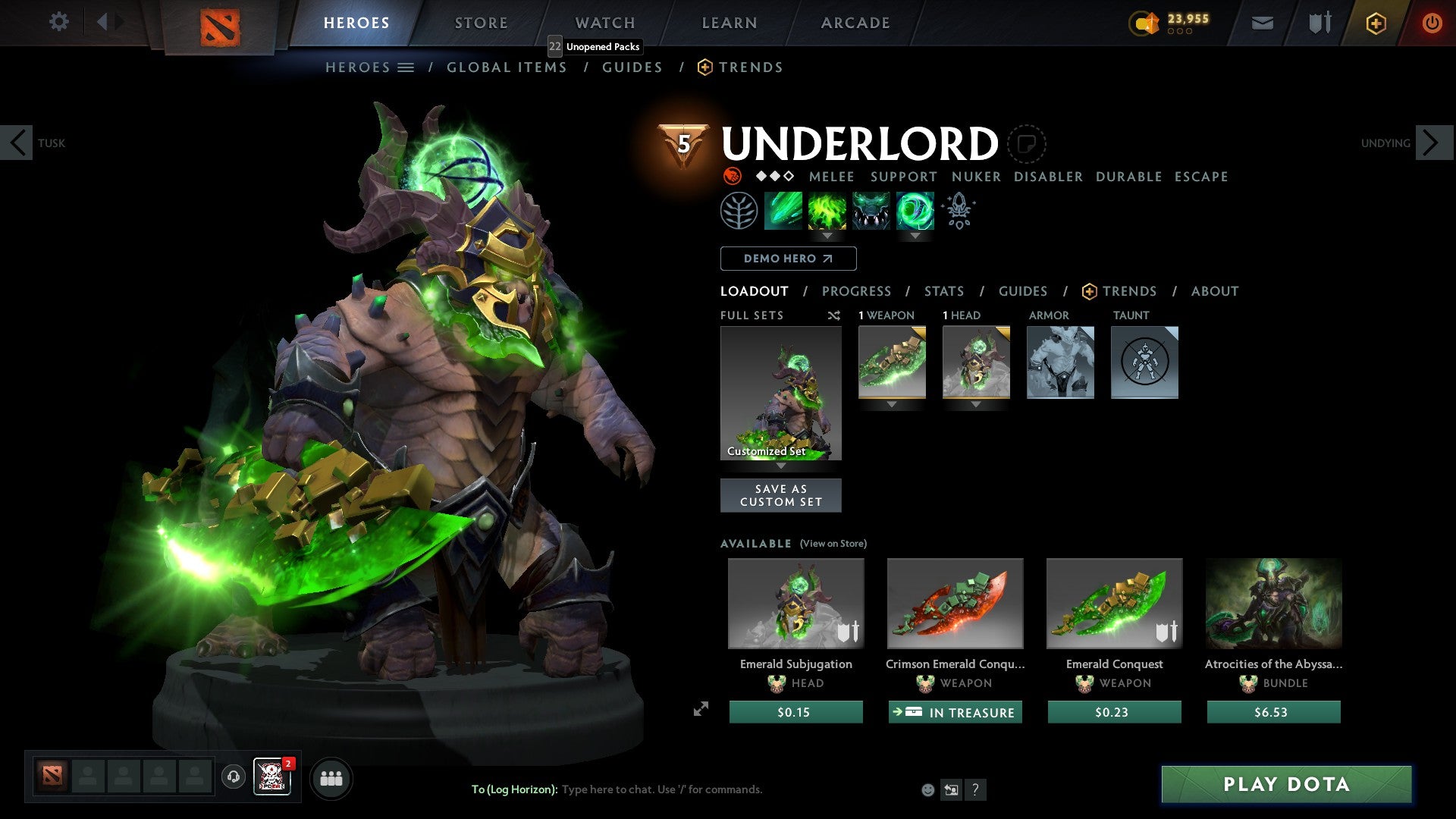Viewport: 1456px width, 819px height.
Task: Click the friends list icon bottom right
Action: pos(331,778)
